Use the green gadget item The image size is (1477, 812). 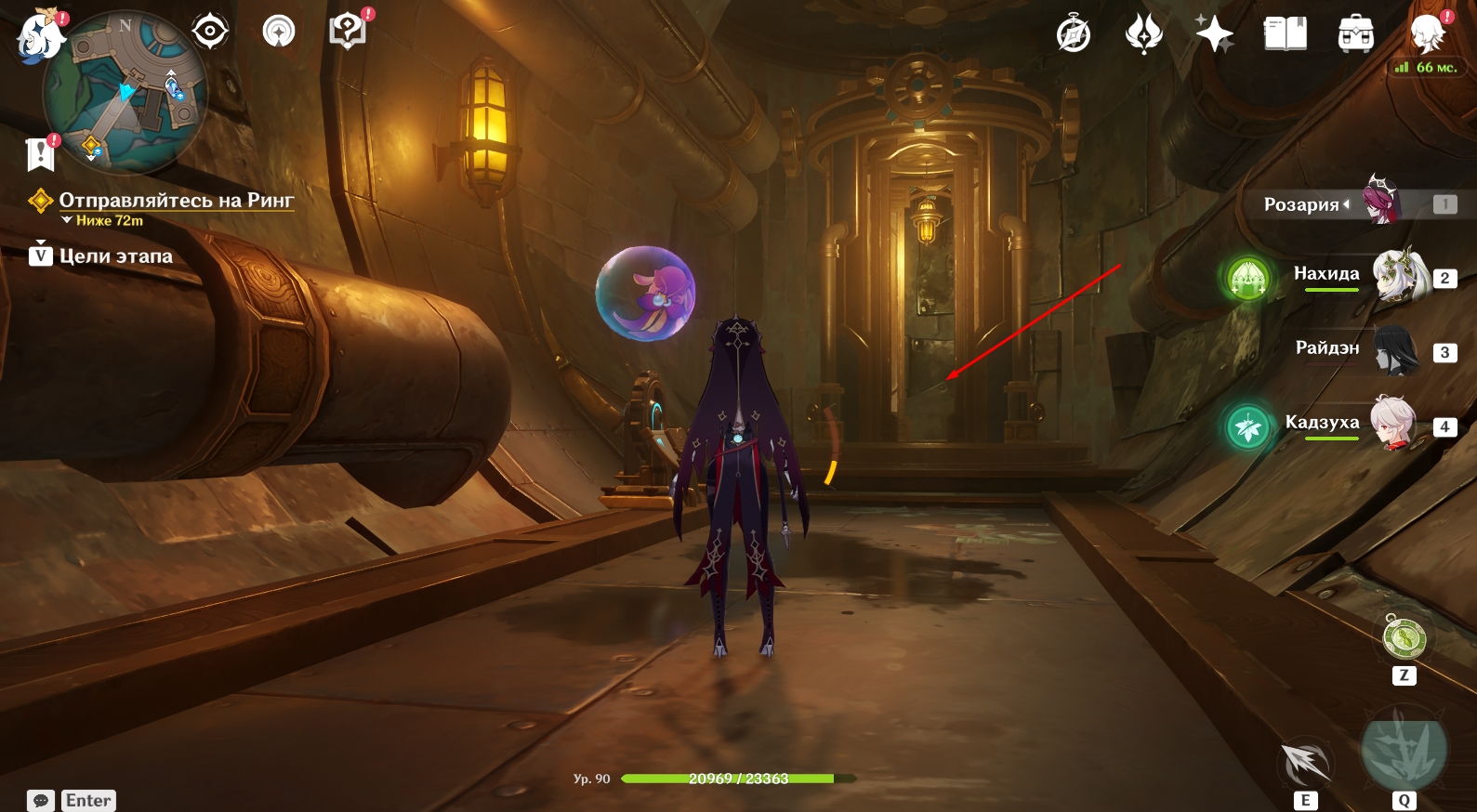coord(1404,638)
